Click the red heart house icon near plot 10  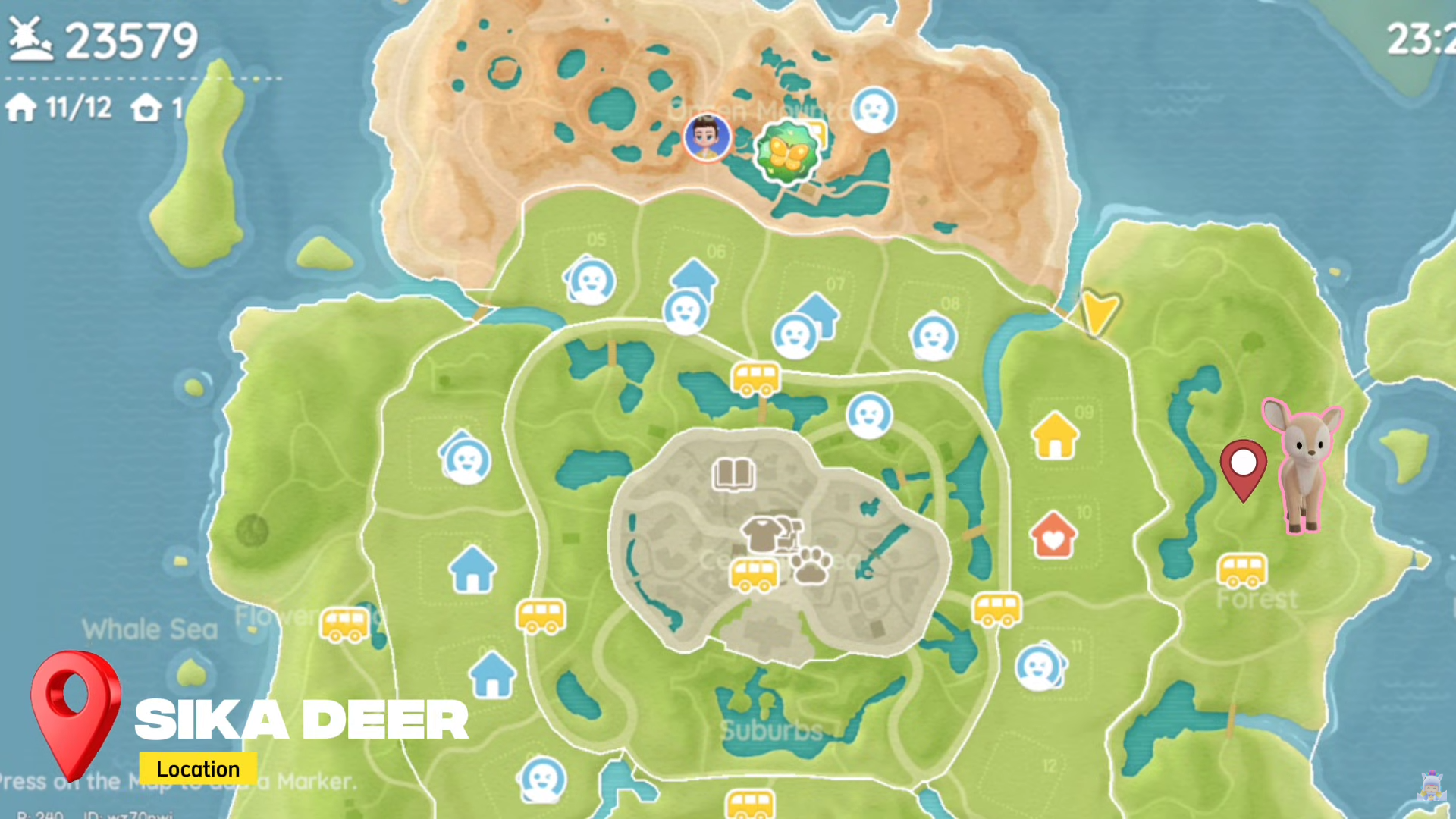point(1054,537)
